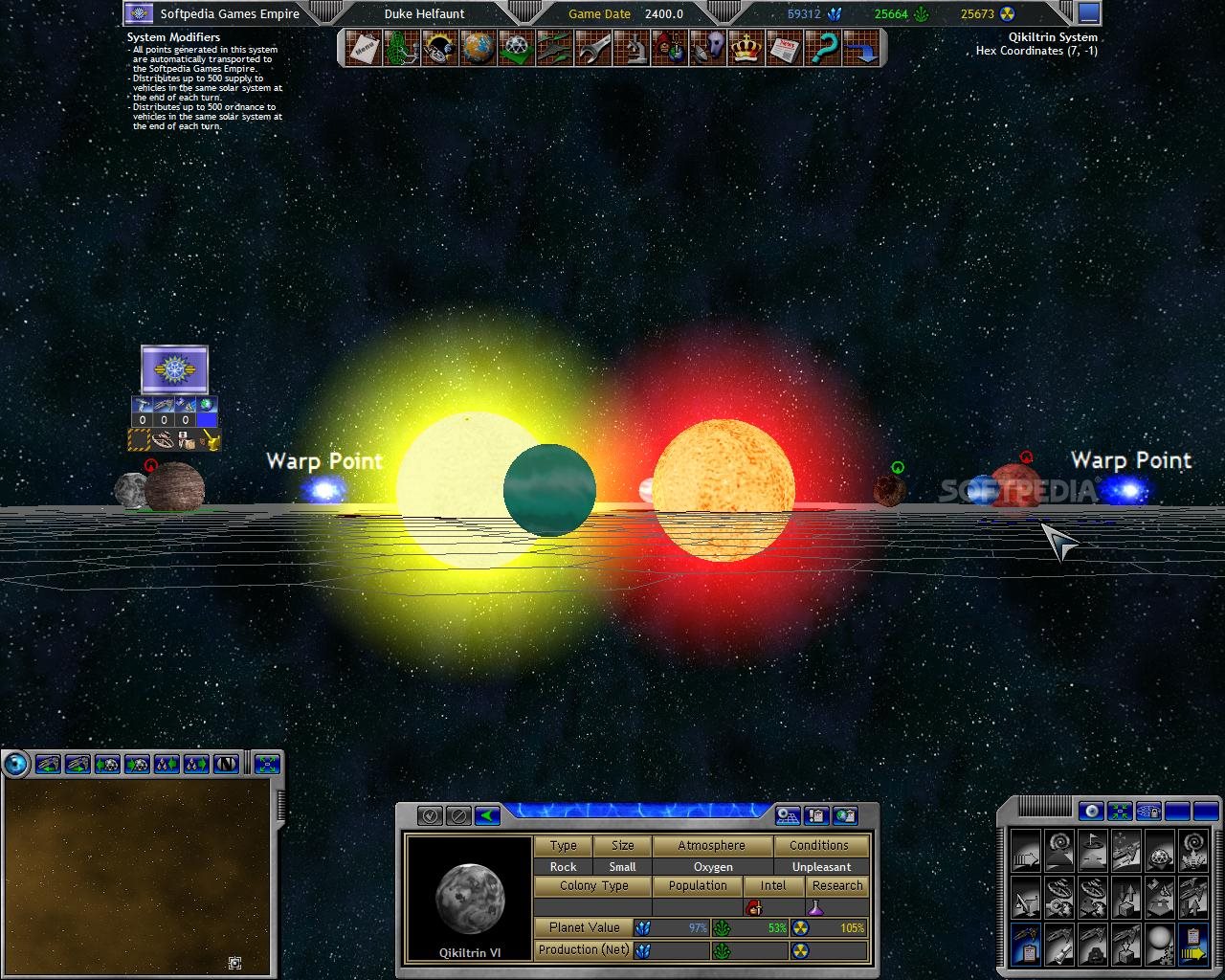Click the blue arrow end turn icon
1225x980 pixels.
pos(863,48)
